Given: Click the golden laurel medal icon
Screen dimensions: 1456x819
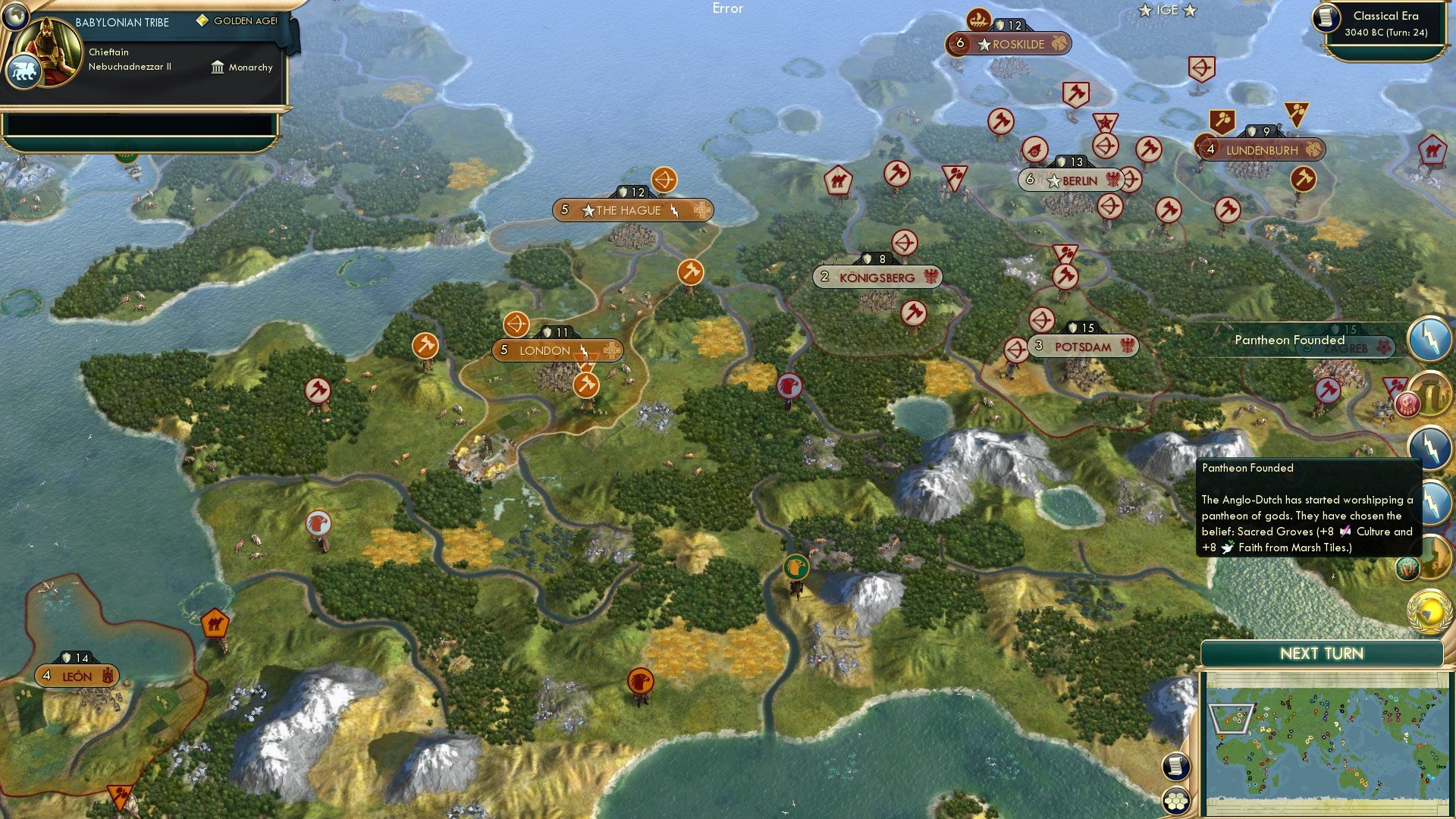Looking at the screenshot, I should tap(1429, 610).
